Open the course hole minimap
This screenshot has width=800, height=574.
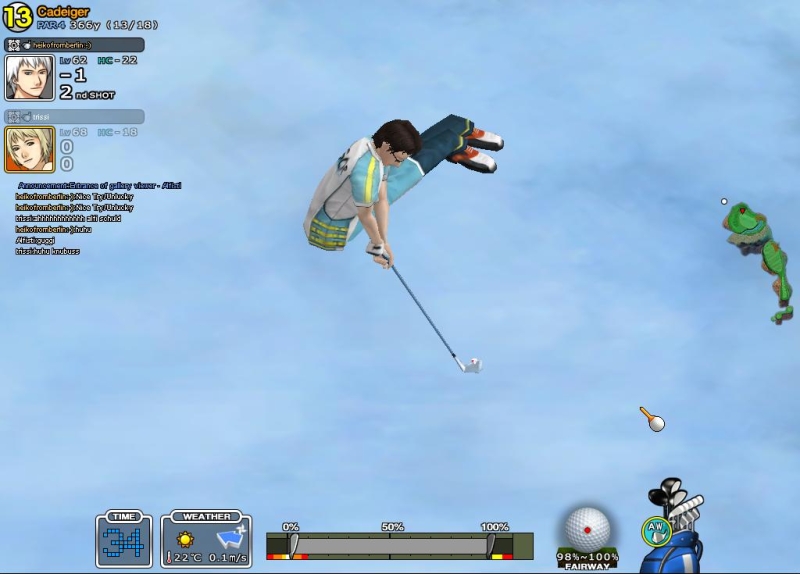pyautogui.click(x=759, y=260)
